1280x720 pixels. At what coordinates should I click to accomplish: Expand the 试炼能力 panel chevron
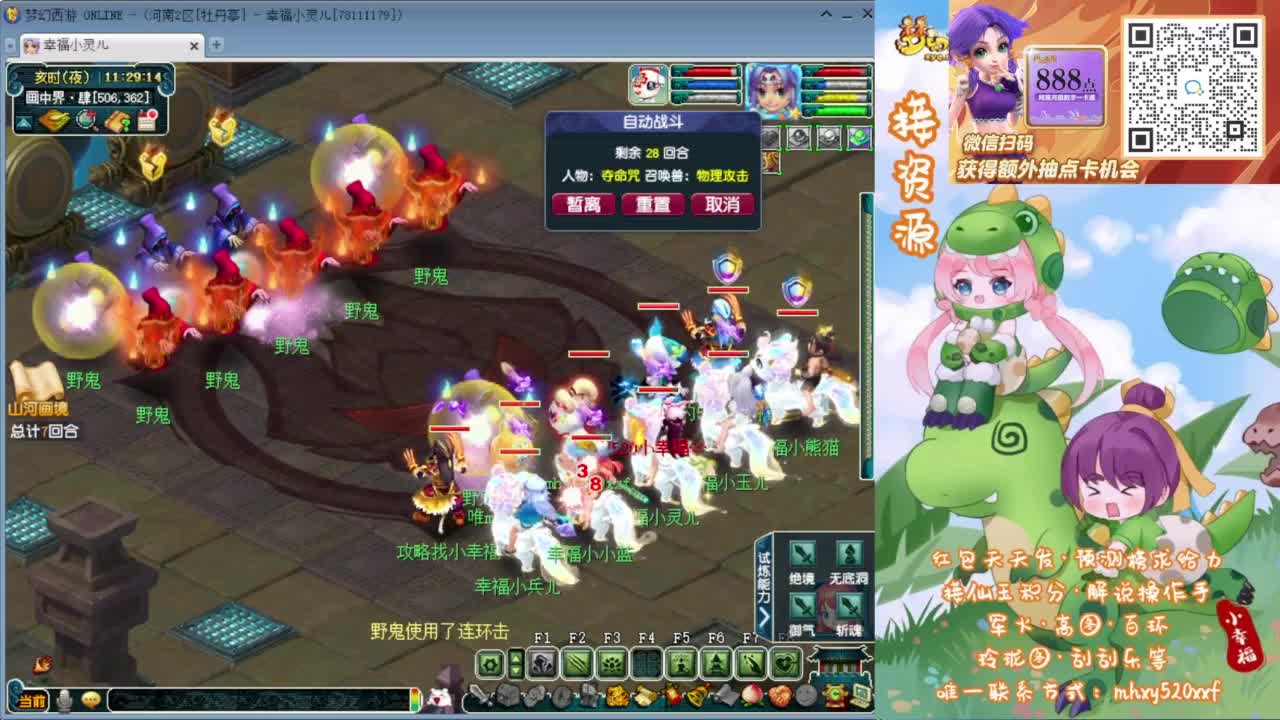pos(763,616)
